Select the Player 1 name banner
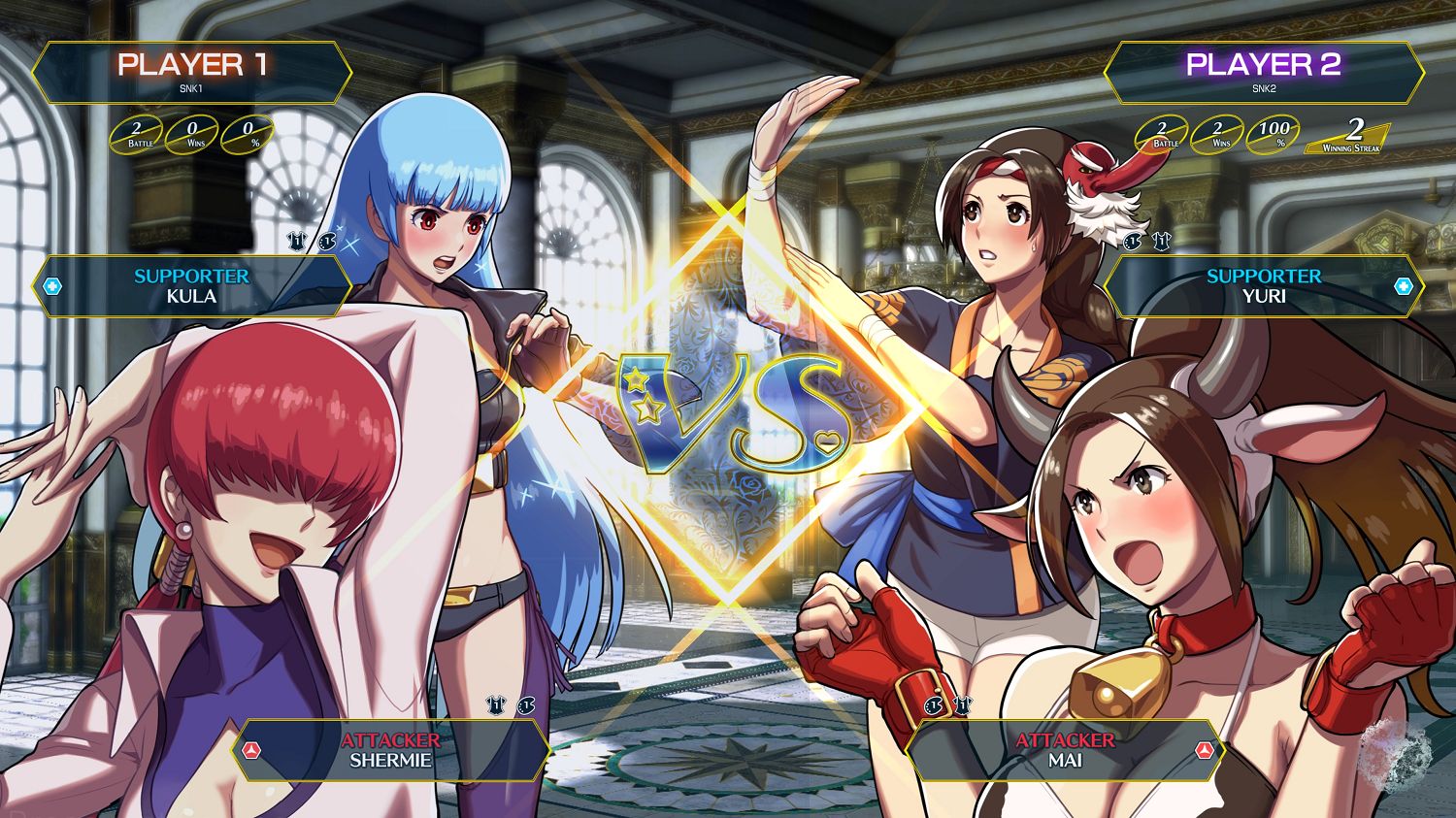The height and width of the screenshot is (818, 1456). 191,73
